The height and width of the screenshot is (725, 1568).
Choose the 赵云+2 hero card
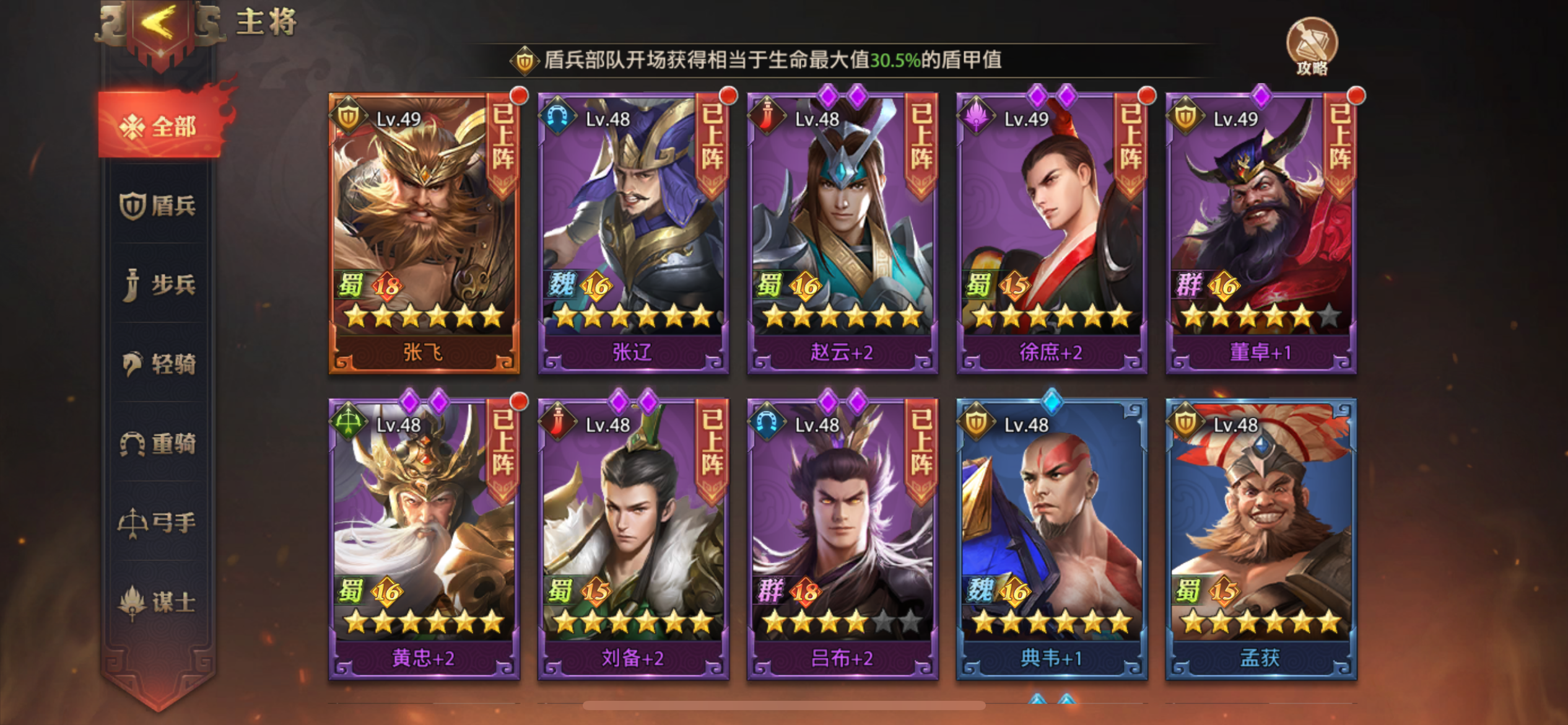[x=842, y=234]
